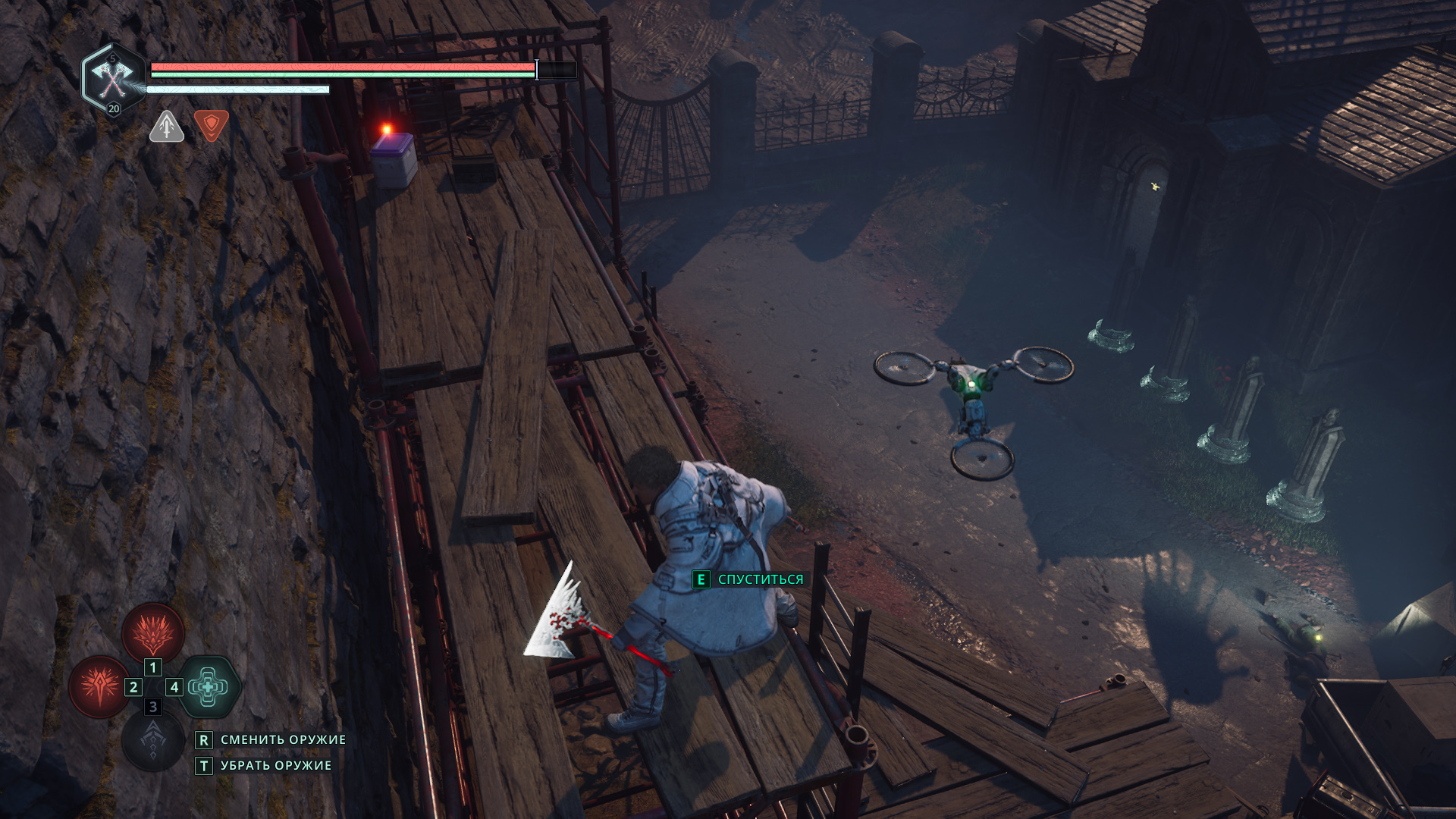This screenshot has height=819, width=1456.
Task: Use the red spiked burst ability
Action: [100, 686]
